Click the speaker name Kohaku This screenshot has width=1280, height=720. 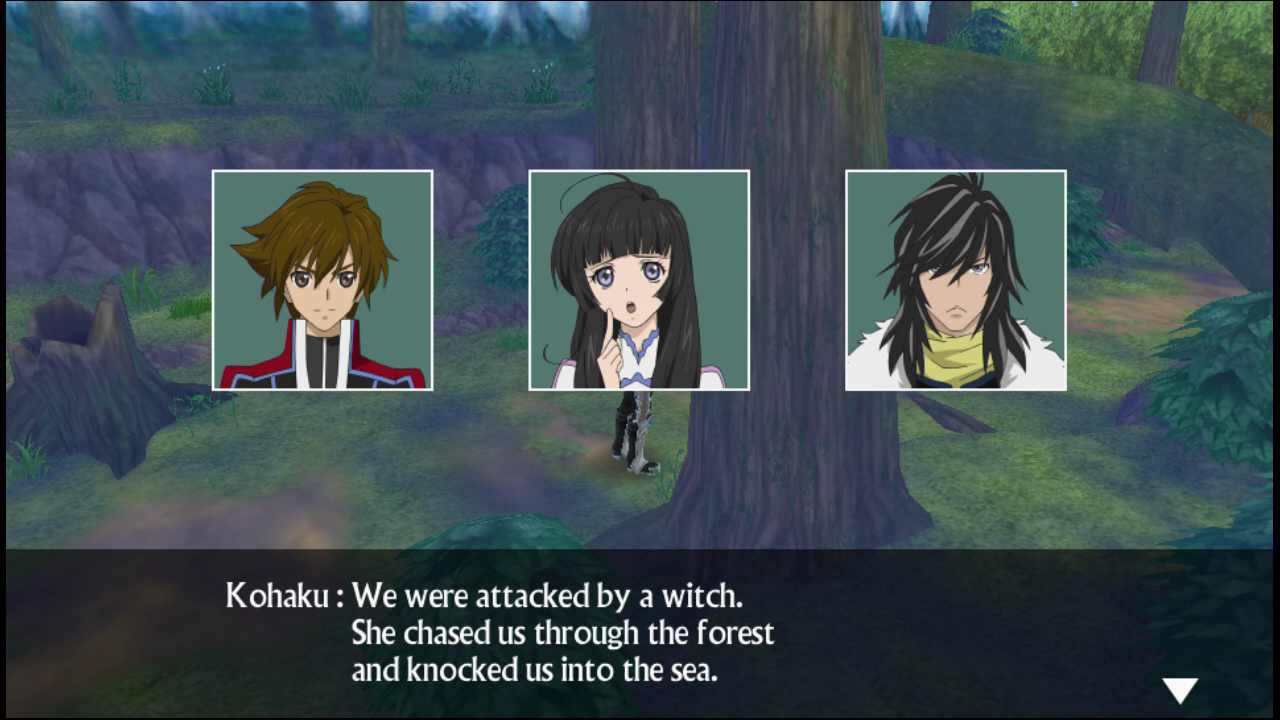pos(280,596)
